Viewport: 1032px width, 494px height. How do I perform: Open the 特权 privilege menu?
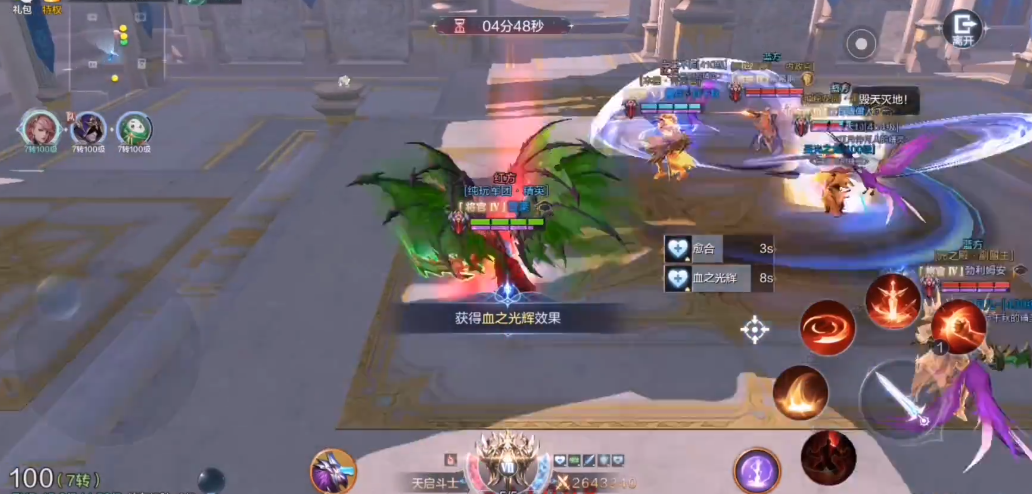coord(51,9)
